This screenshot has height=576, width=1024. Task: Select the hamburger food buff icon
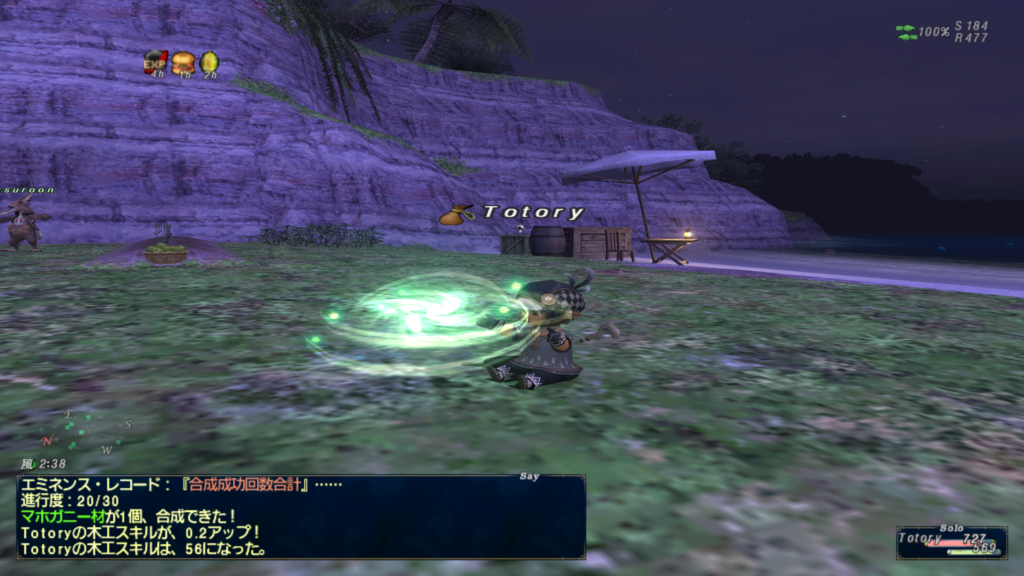click(183, 62)
